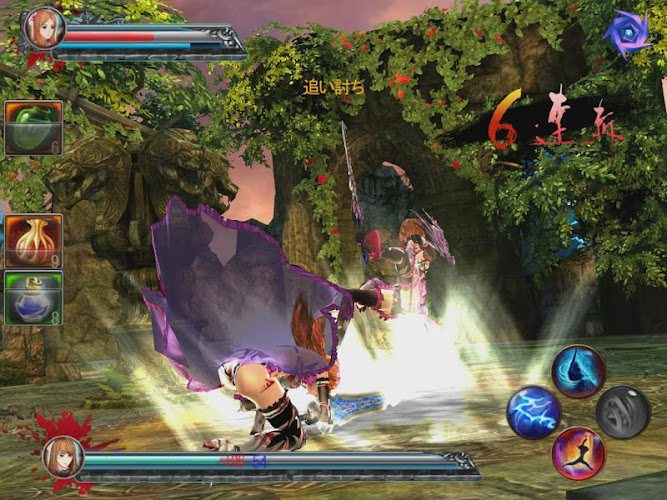
Task: Use the red pouch item slot
Action: 33,241
